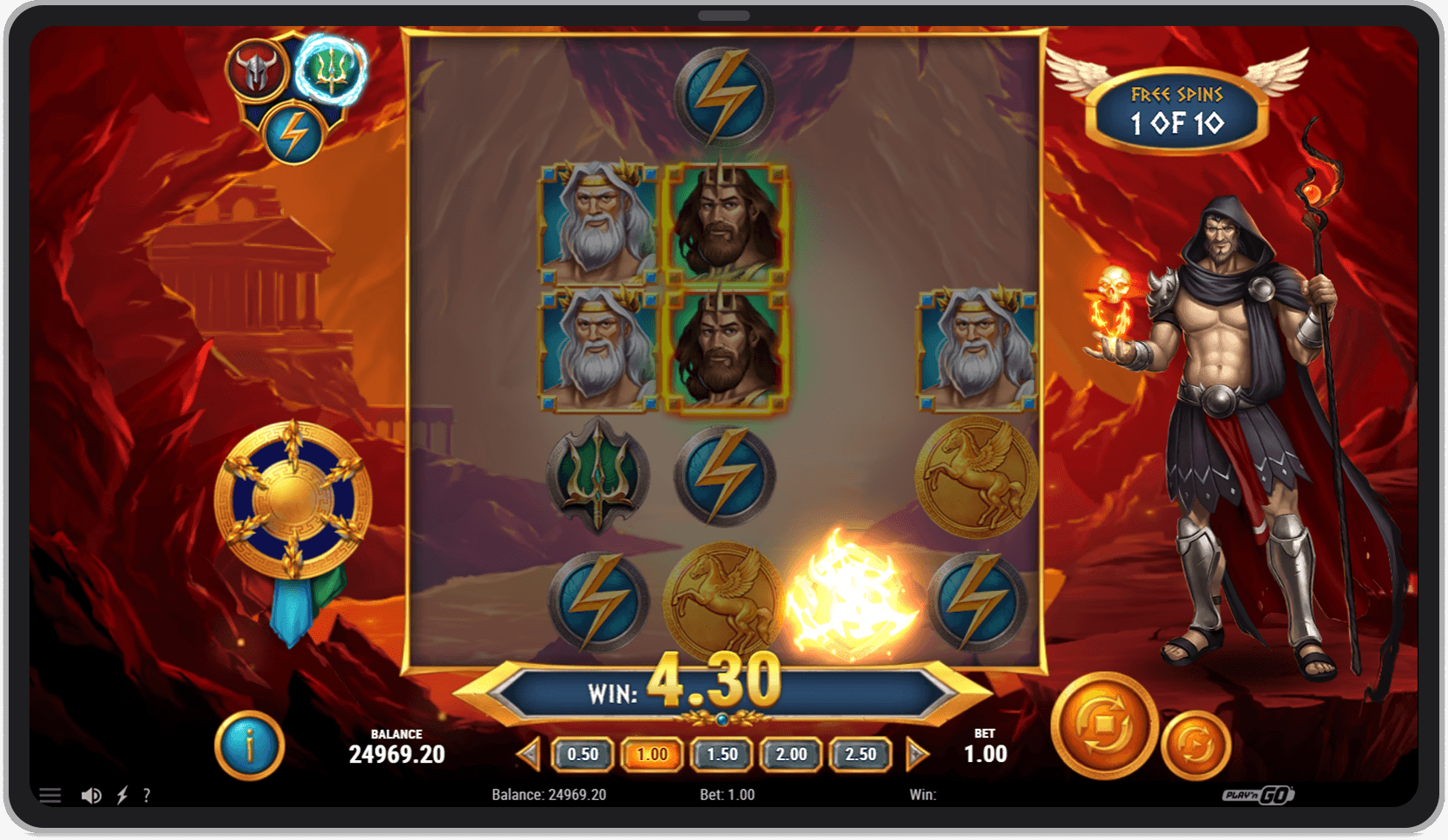This screenshot has width=1448, height=840.
Task: Open the game info screen
Action: (x=249, y=744)
